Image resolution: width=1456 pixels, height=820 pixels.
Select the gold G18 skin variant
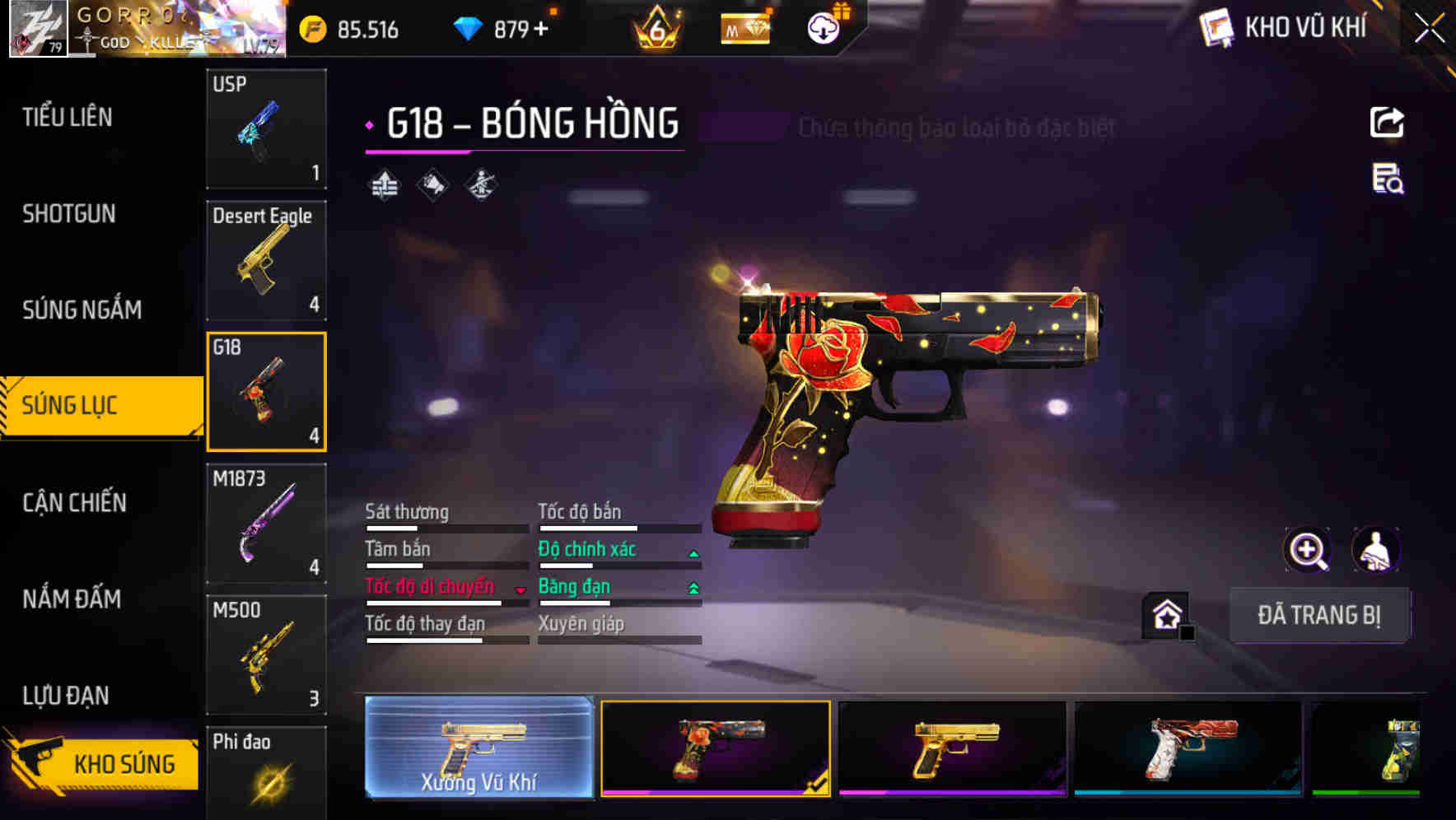[953, 749]
